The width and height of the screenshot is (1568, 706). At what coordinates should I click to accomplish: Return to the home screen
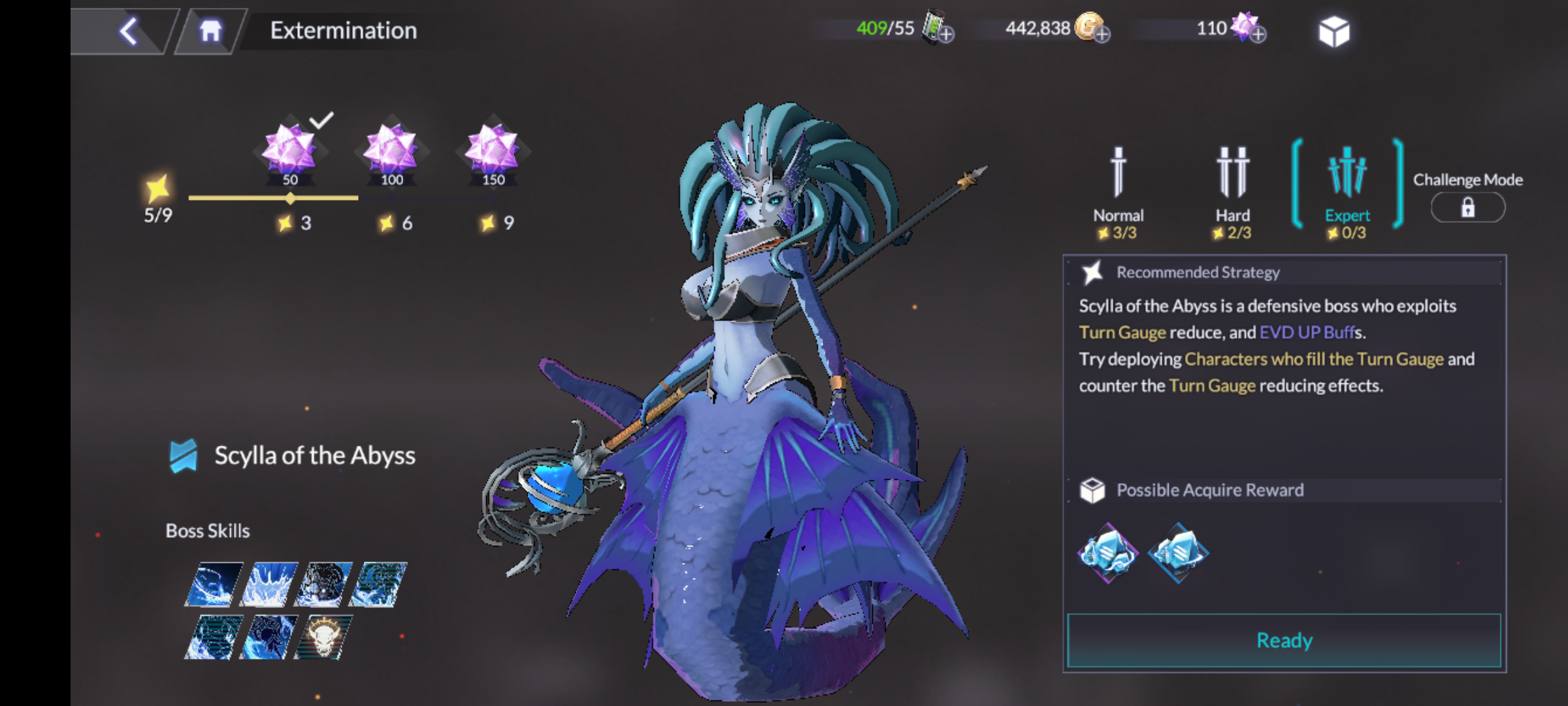coord(210,31)
